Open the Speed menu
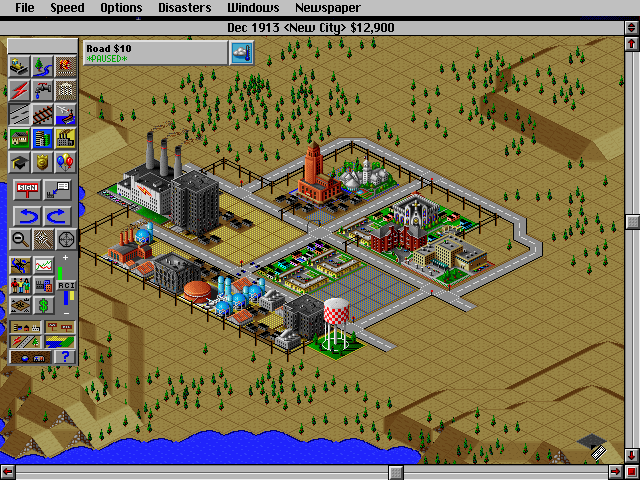Screen dimensions: 640x480 [x=68, y=8]
